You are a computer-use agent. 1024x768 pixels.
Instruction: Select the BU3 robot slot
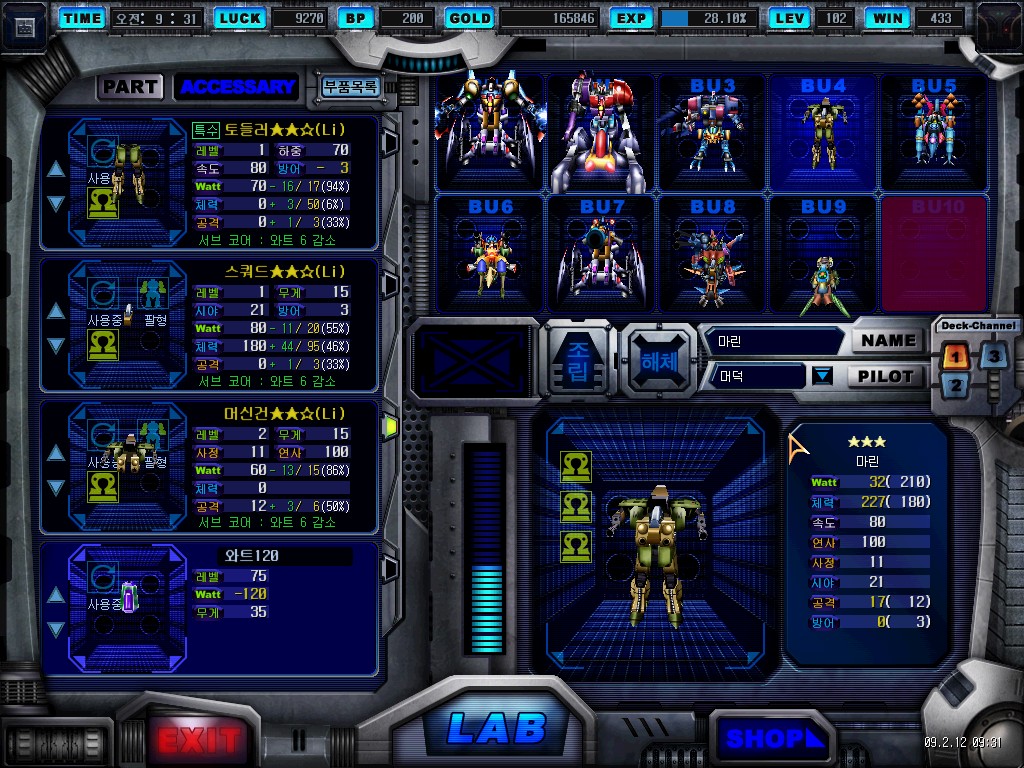click(712, 133)
